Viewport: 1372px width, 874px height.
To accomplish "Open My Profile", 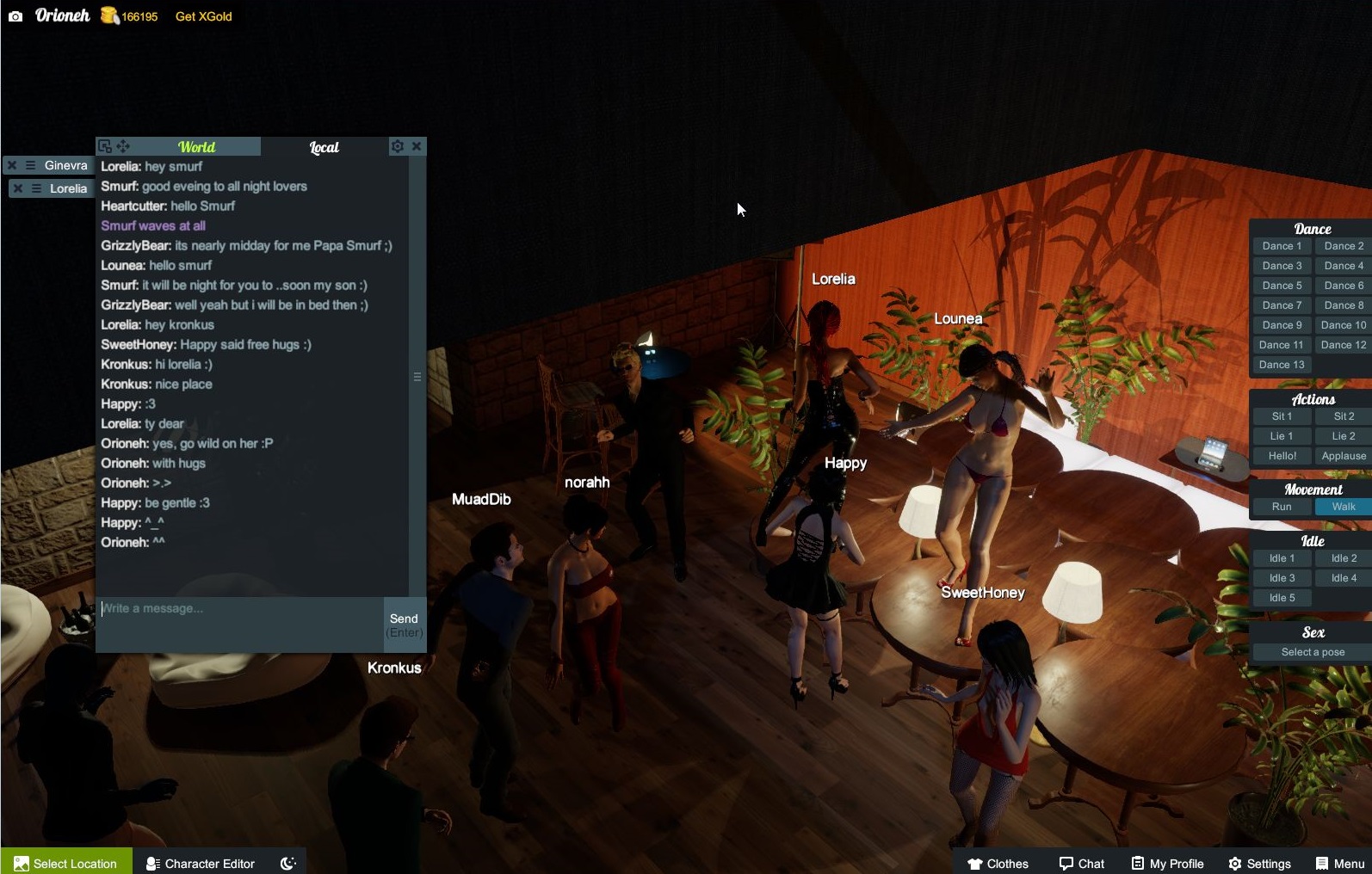I will tap(1168, 863).
